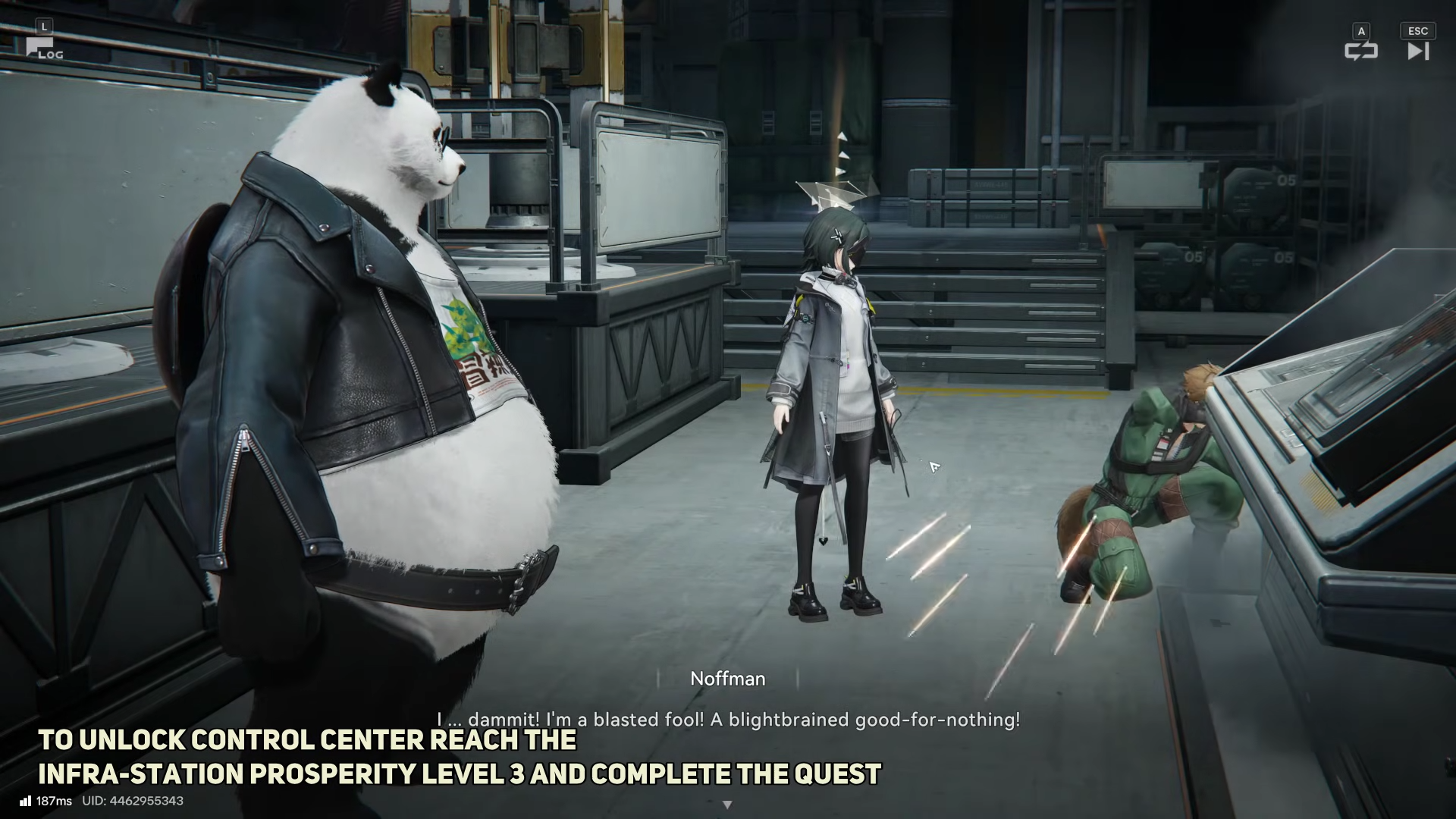Skip the cutscene

1417,50
